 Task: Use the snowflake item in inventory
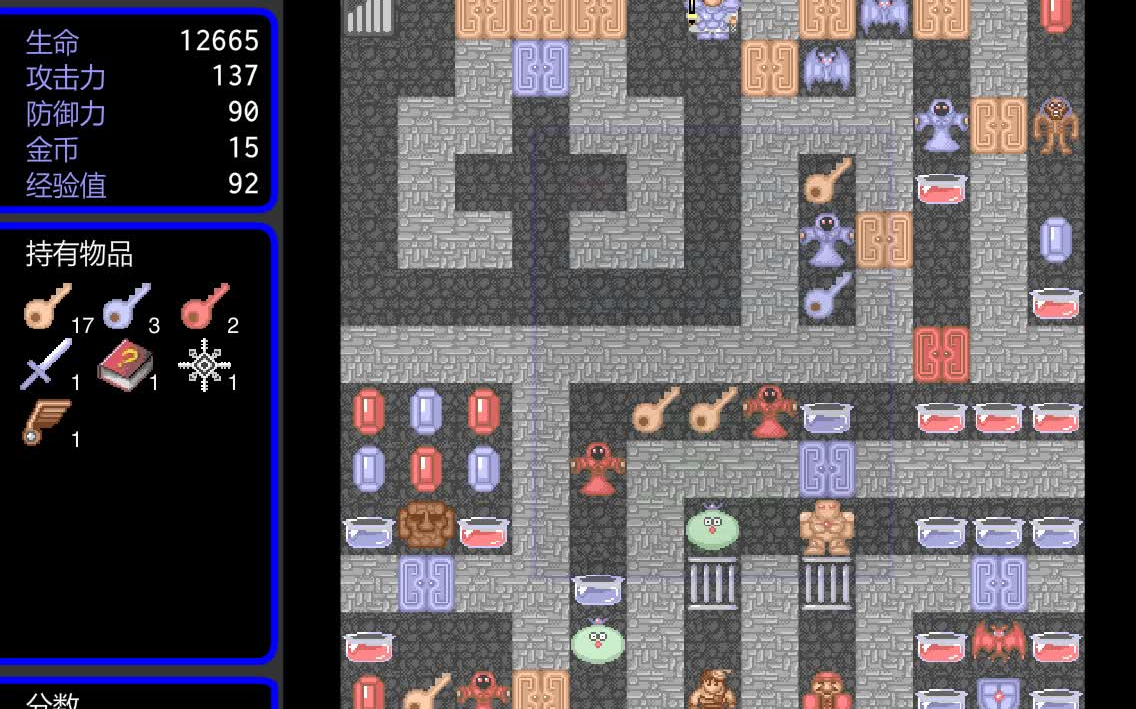click(204, 364)
